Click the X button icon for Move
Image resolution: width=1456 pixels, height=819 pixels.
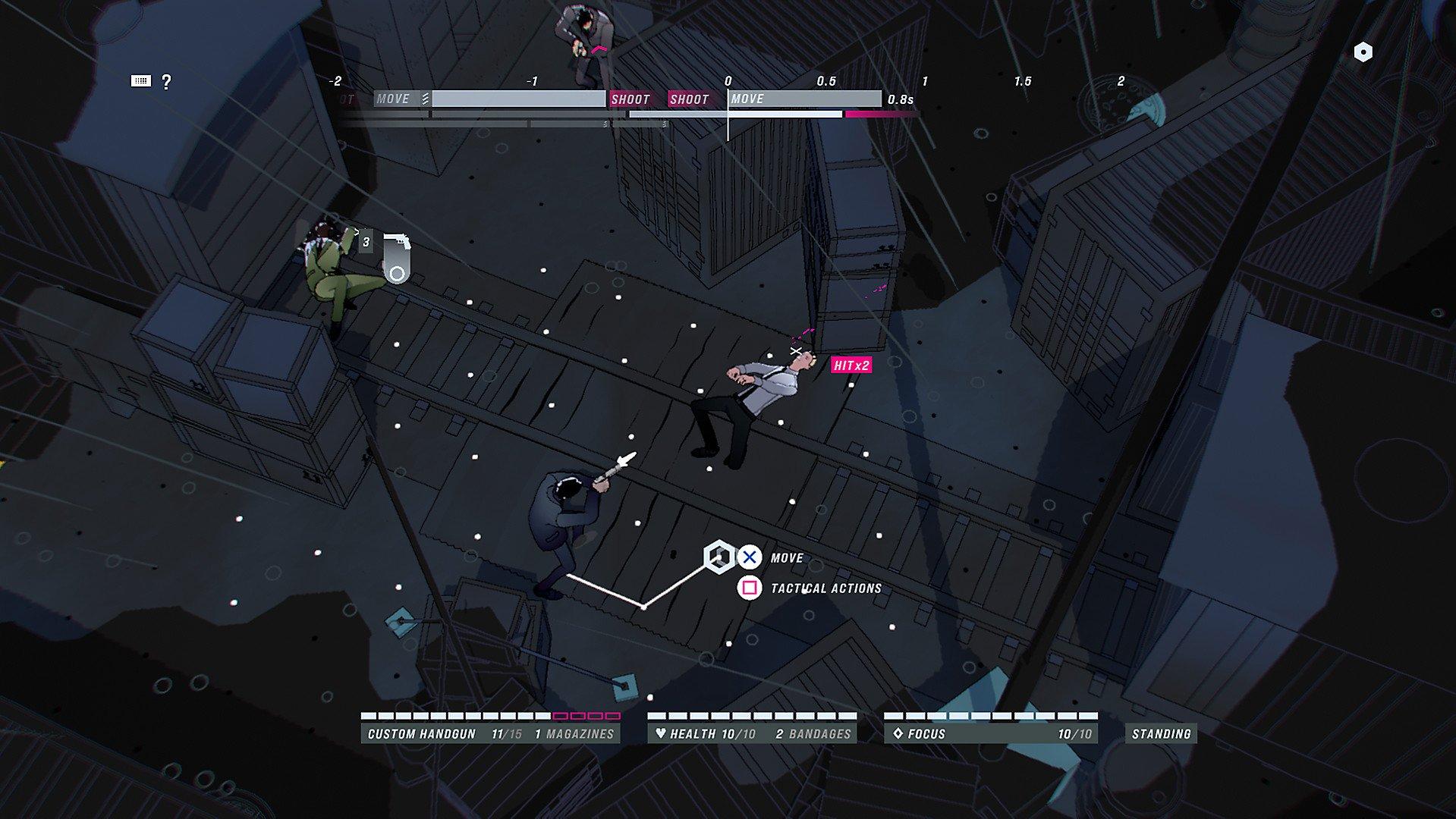pos(749,557)
